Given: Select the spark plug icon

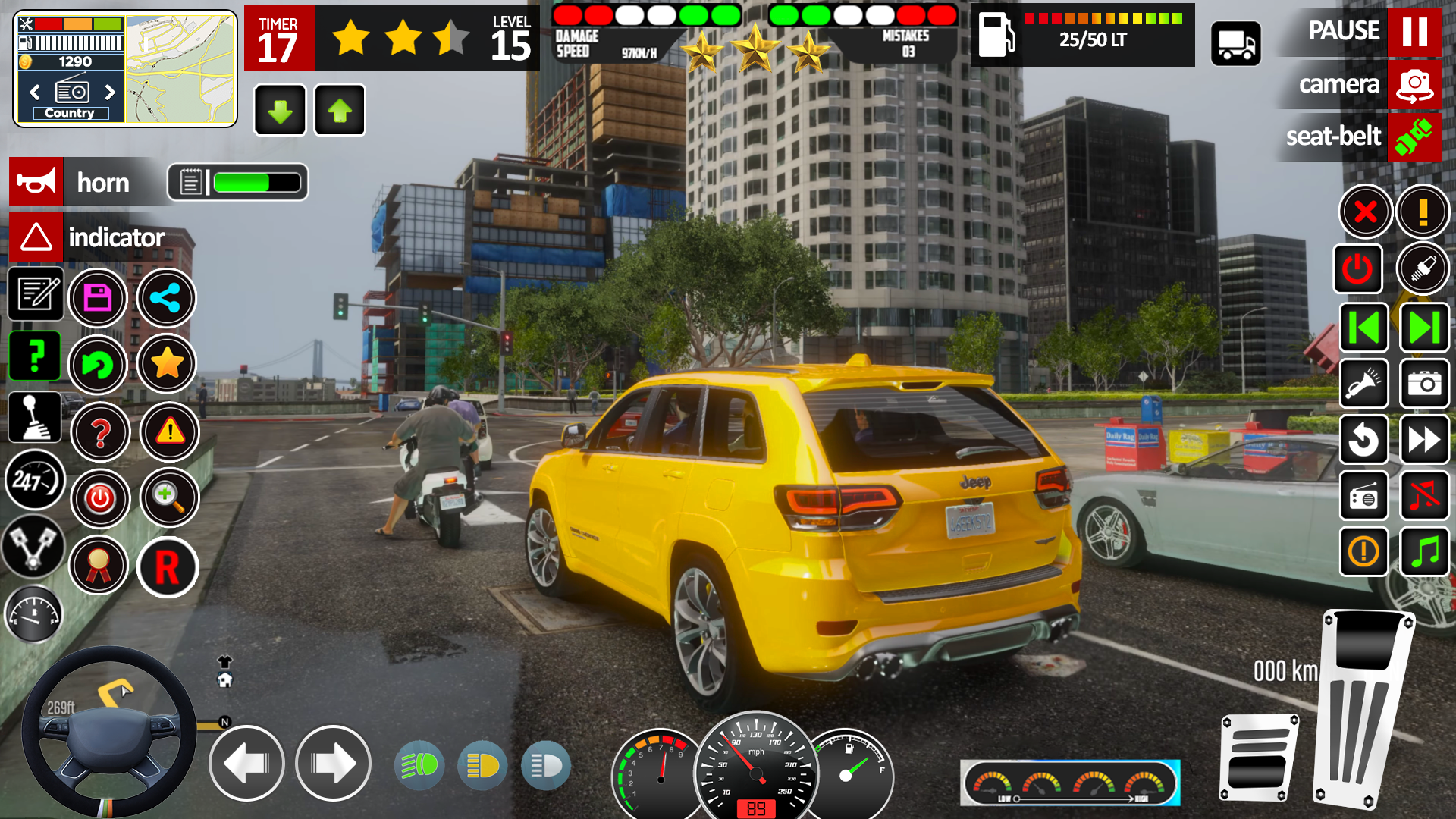Looking at the screenshot, I should (1423, 268).
